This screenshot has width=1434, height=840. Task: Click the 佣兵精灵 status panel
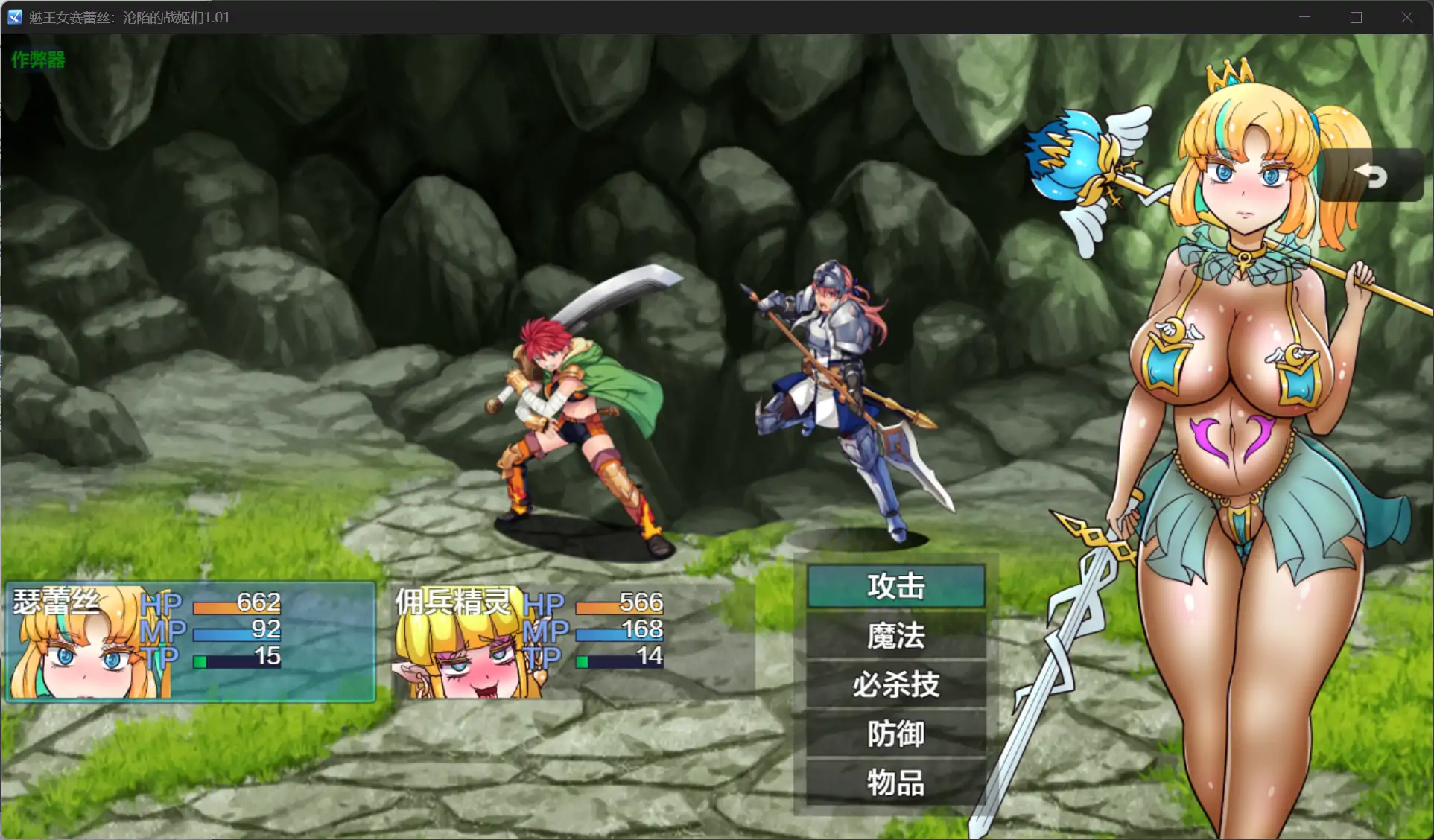[x=529, y=640]
